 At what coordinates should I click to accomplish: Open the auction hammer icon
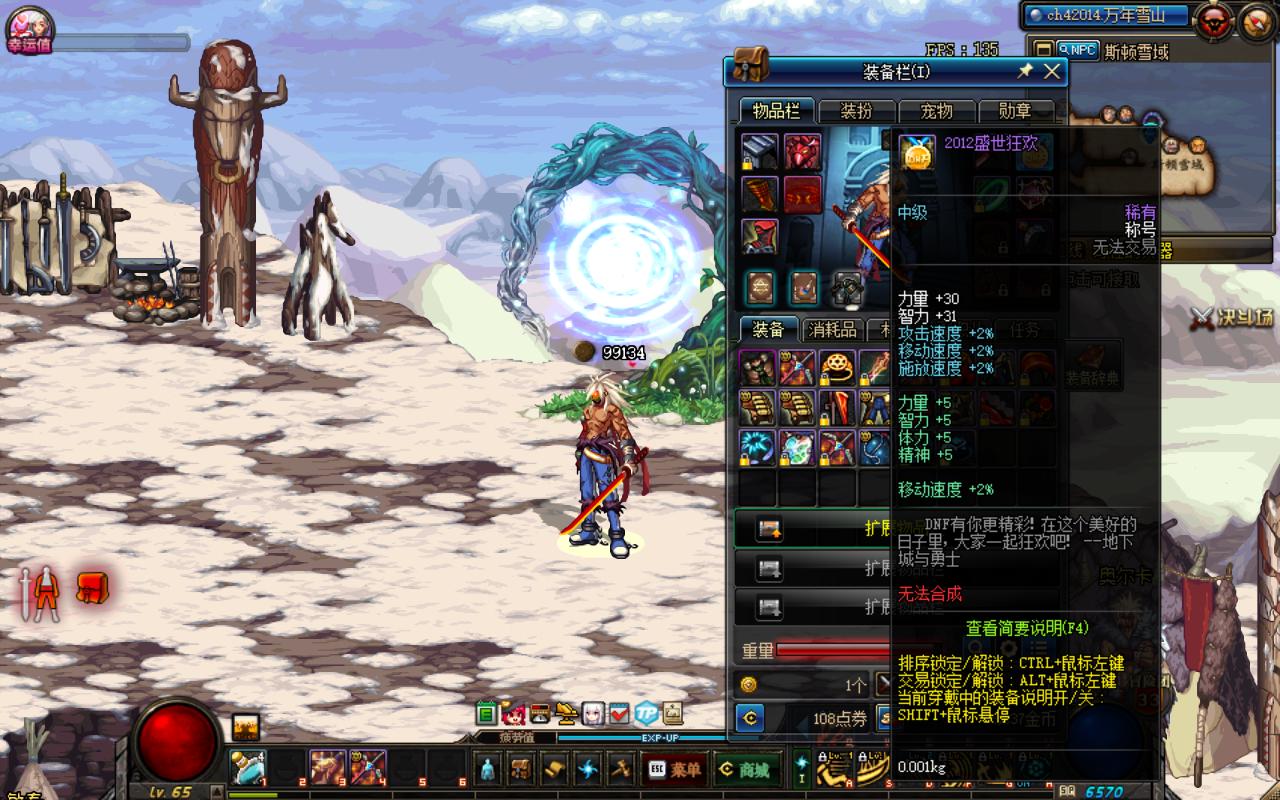(621, 769)
